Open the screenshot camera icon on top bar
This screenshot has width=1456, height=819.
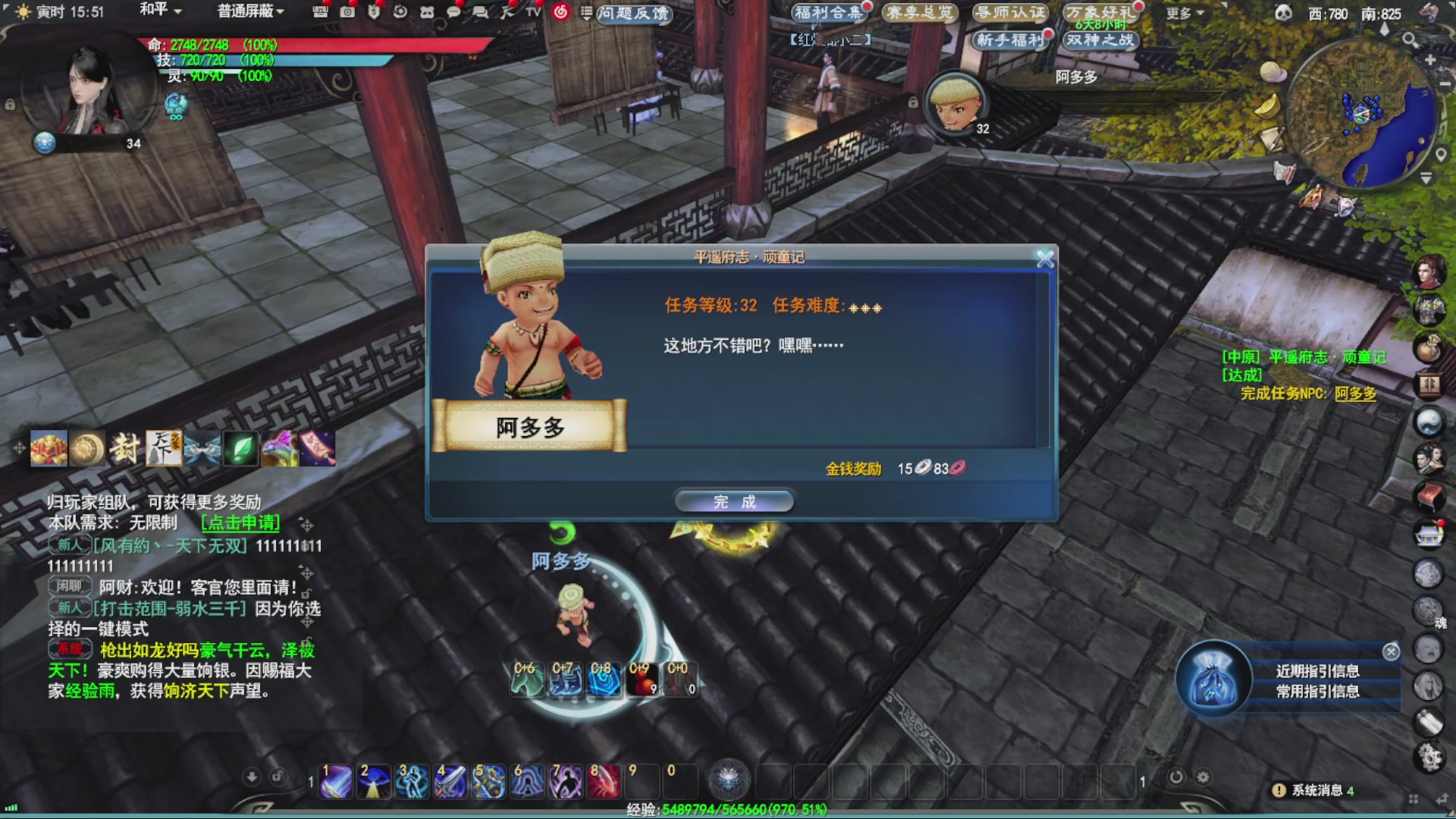pos(348,12)
